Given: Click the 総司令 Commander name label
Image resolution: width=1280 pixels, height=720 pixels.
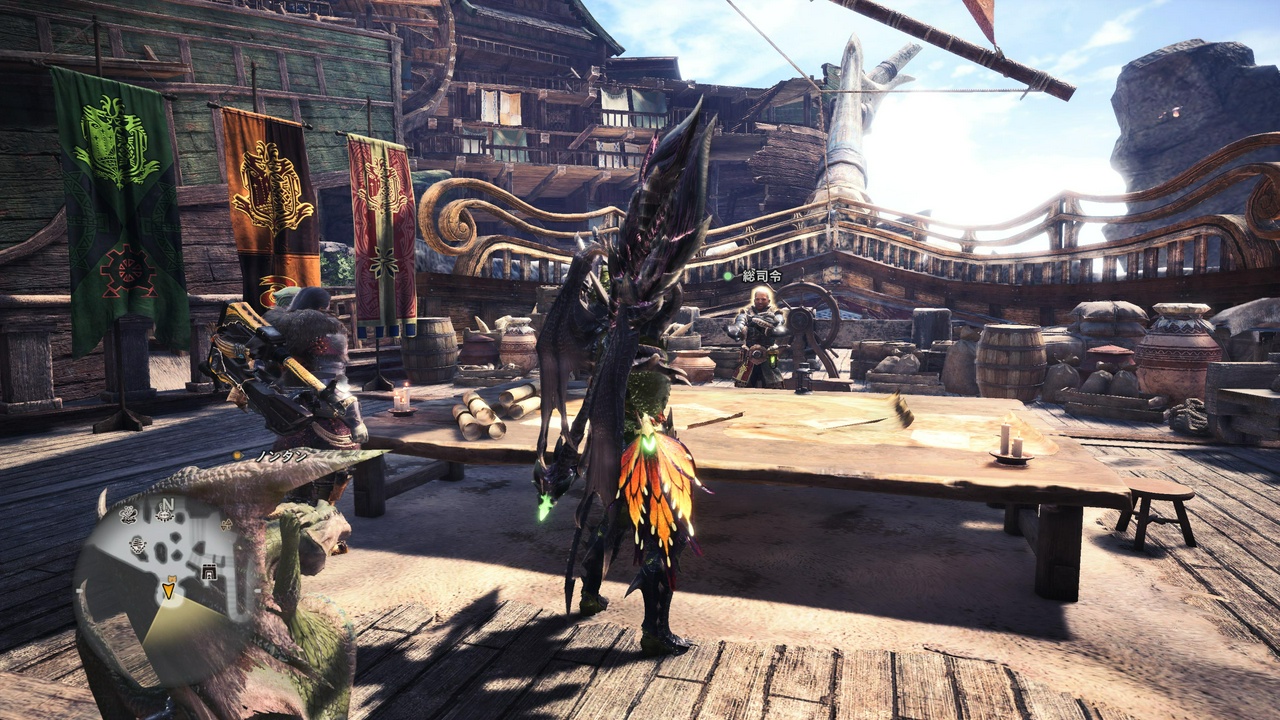Looking at the screenshot, I should 762,277.
